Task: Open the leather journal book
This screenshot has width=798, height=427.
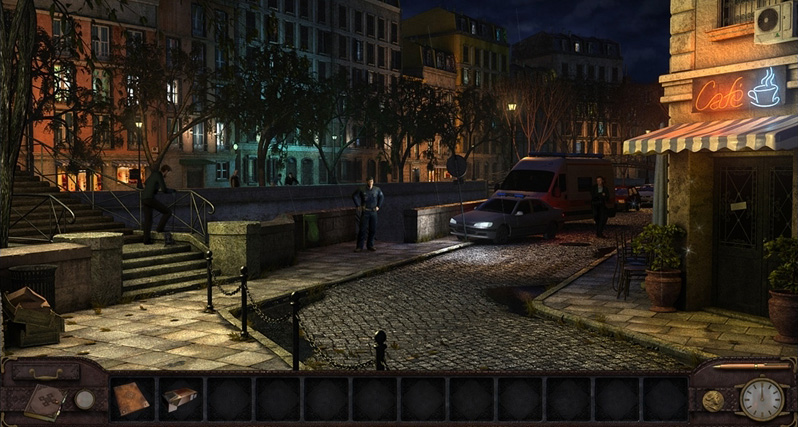Action: pos(44,401)
